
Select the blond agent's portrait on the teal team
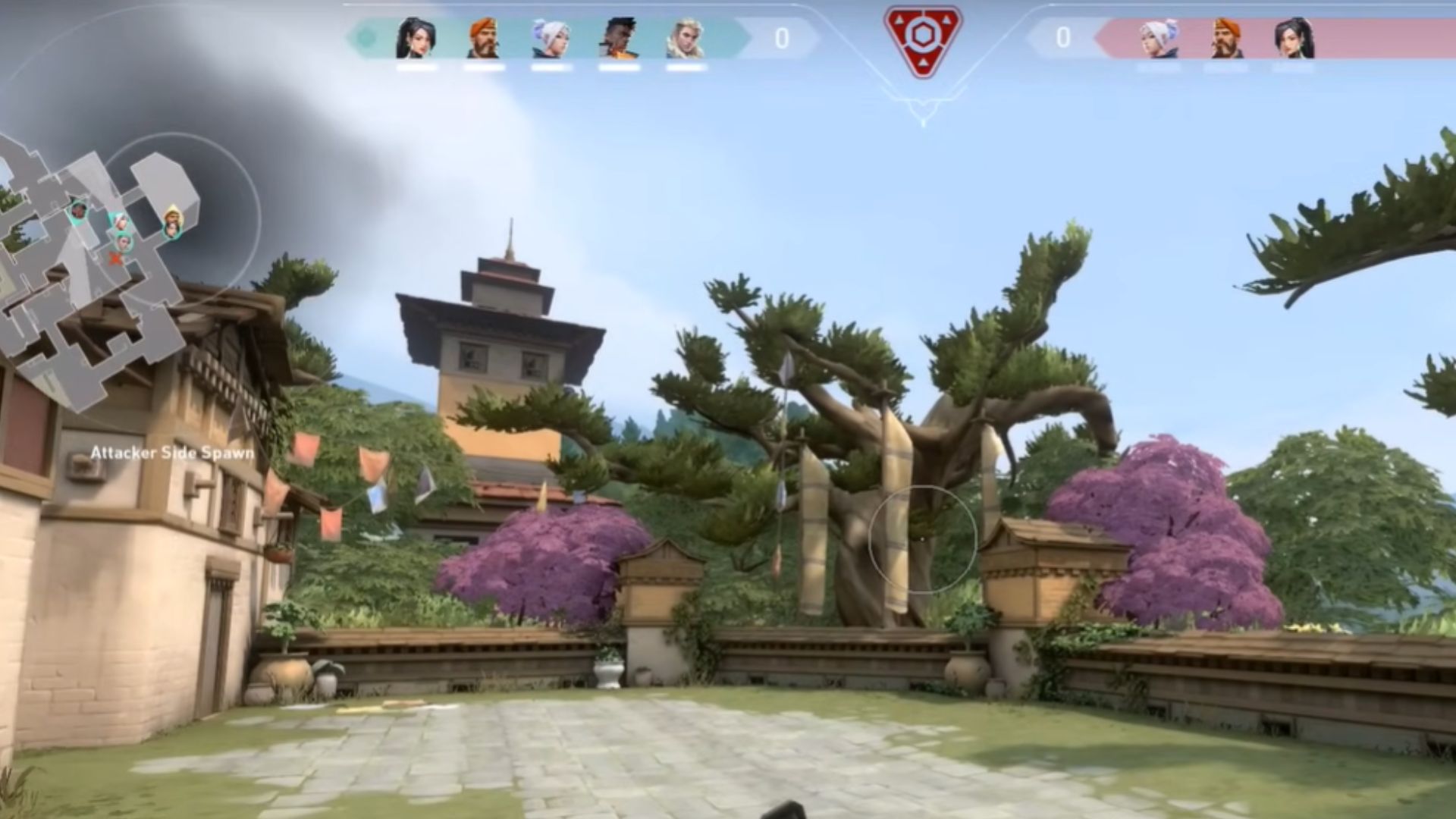point(685,38)
